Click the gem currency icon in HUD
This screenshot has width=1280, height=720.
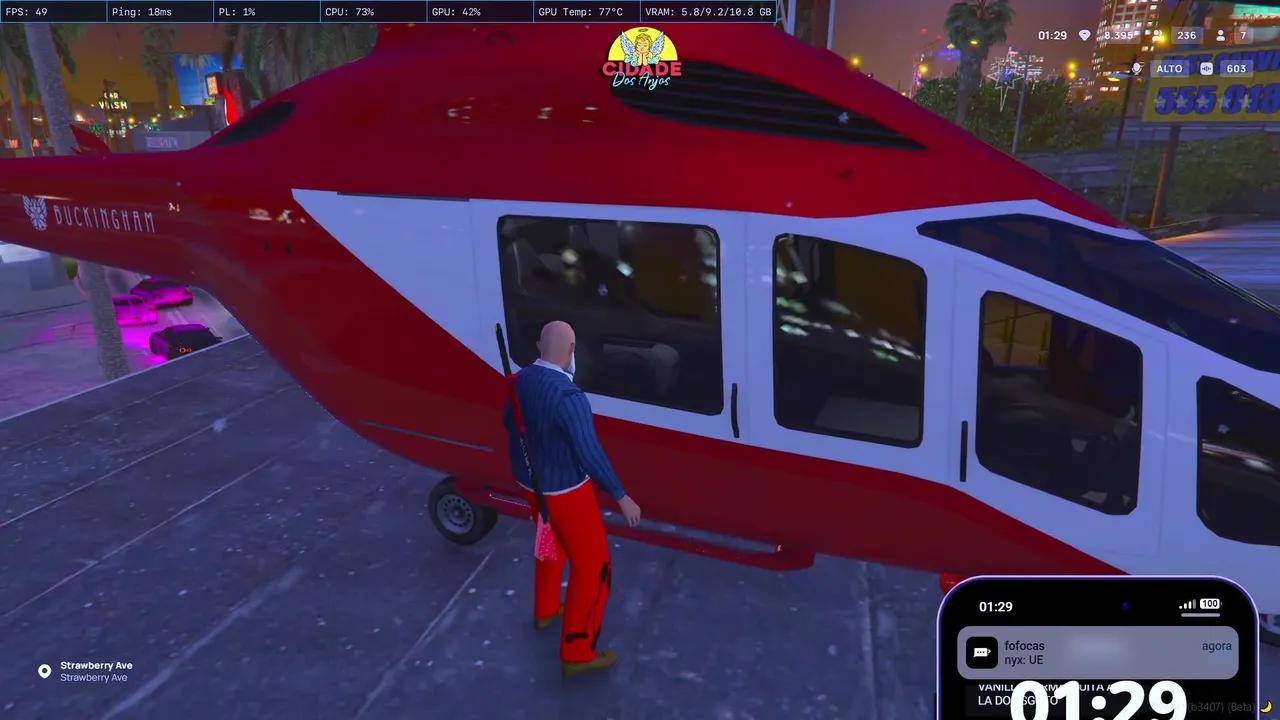click(x=1083, y=35)
